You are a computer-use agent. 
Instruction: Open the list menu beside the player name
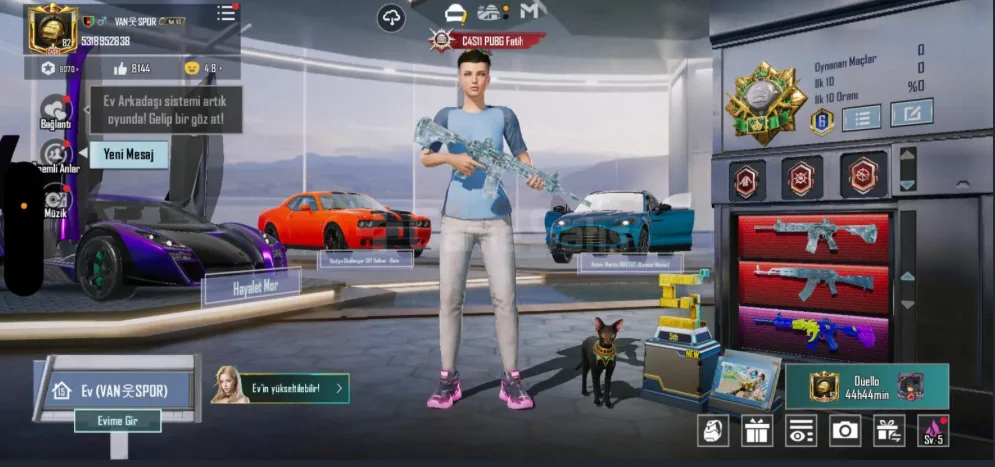click(x=226, y=13)
